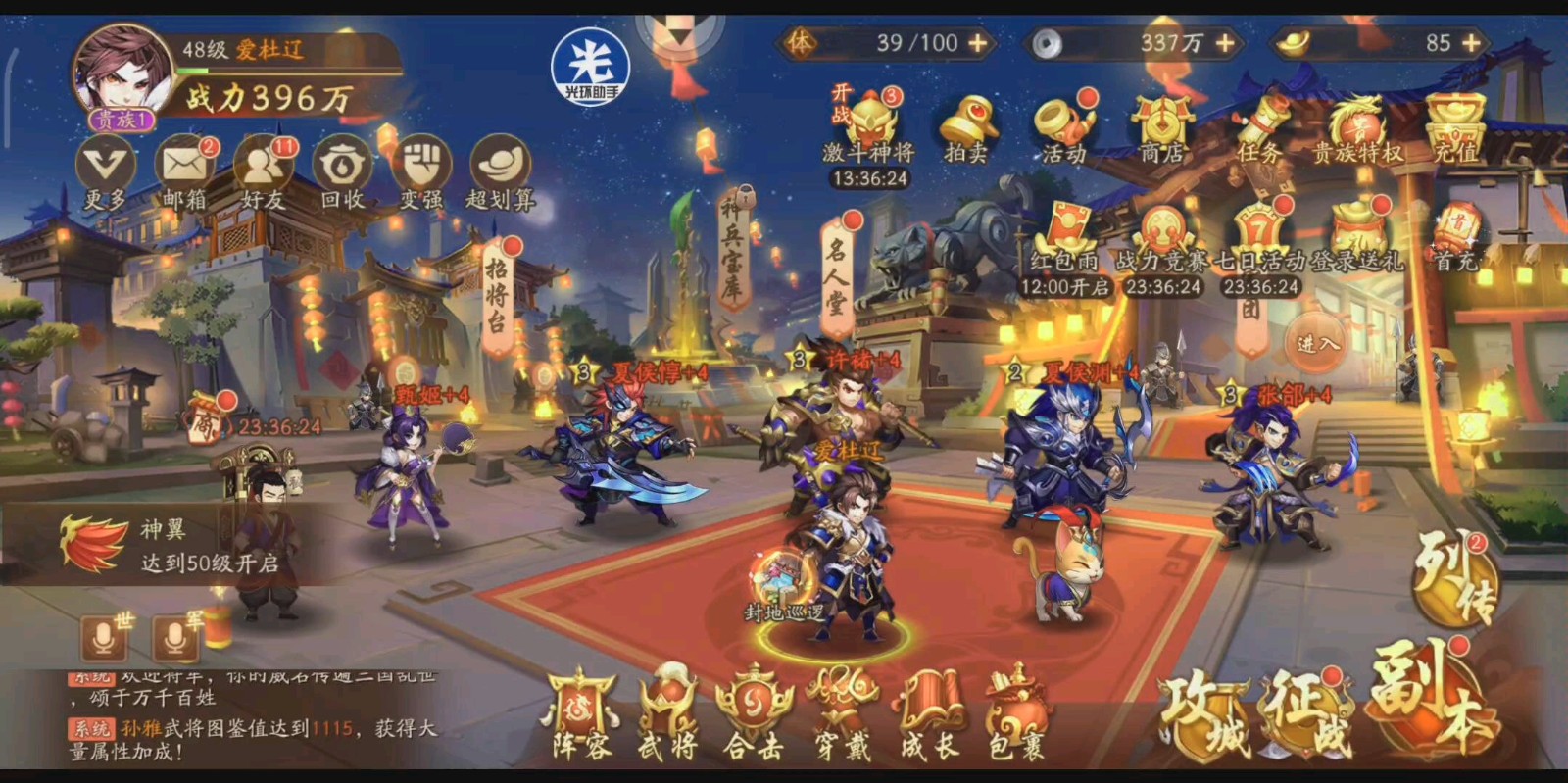
Task: Open the 充值 recharge chest
Action: tap(1455, 127)
